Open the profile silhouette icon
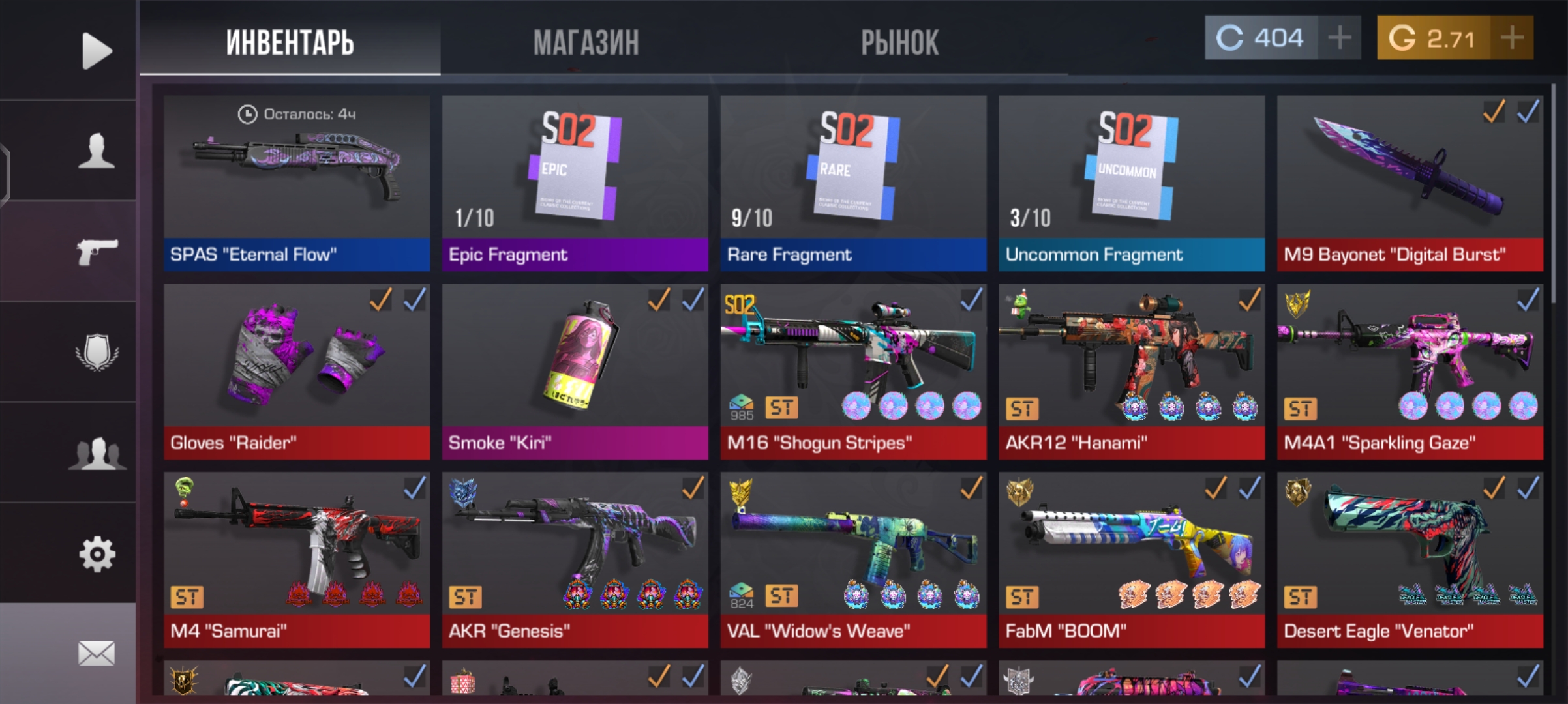 coord(97,151)
